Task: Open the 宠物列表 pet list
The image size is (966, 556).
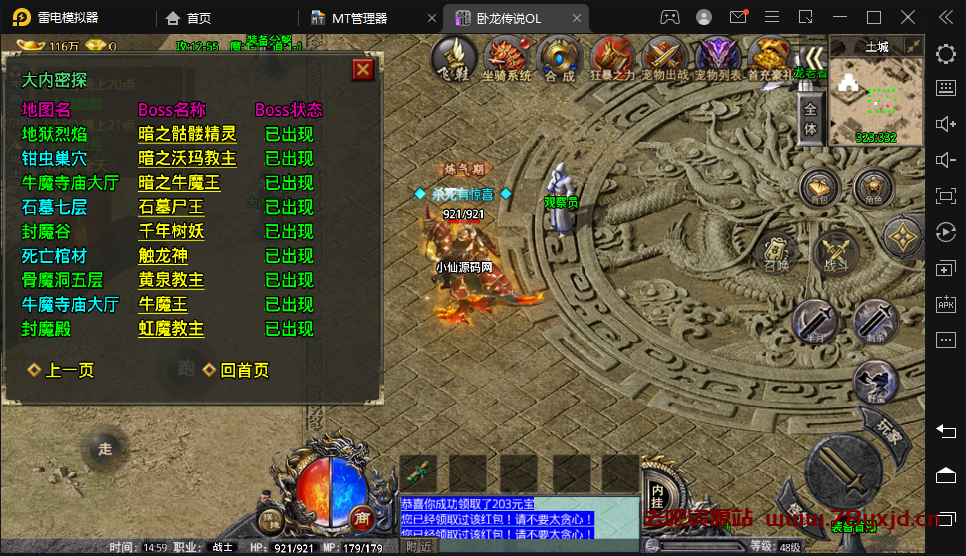Action: coord(718,60)
